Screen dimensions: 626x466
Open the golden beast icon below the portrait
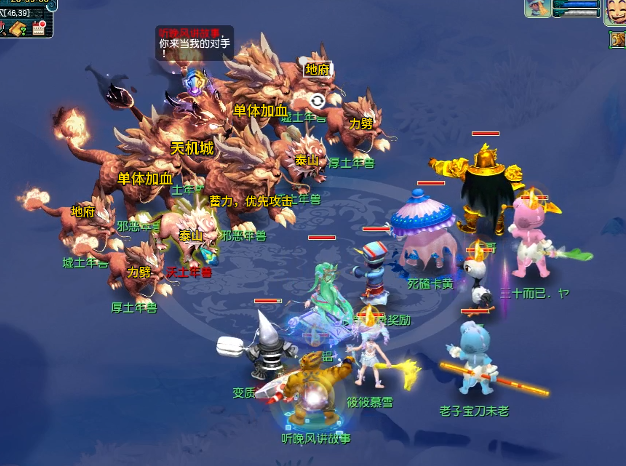[x=617, y=40]
